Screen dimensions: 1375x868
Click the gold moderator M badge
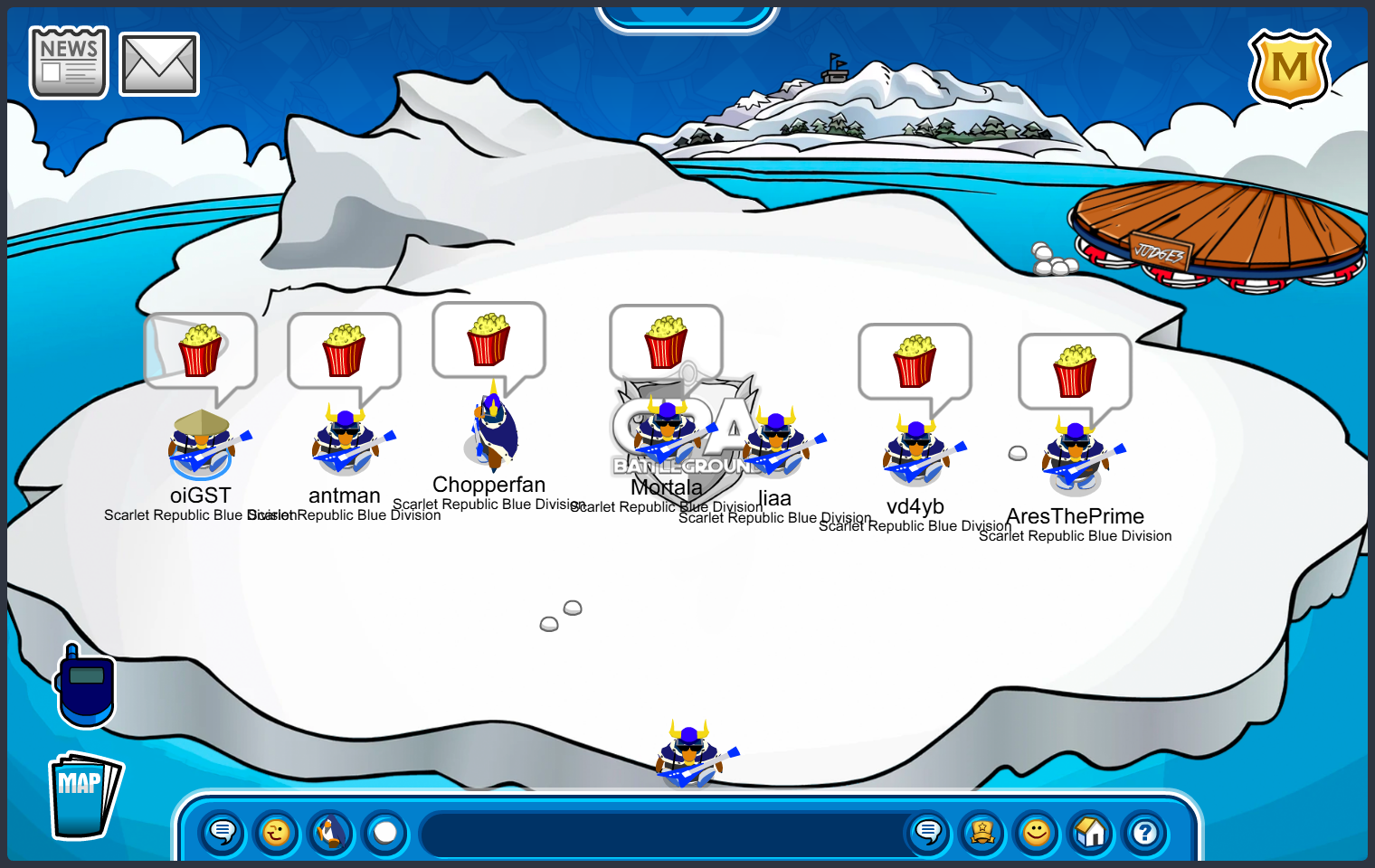coord(1289,68)
